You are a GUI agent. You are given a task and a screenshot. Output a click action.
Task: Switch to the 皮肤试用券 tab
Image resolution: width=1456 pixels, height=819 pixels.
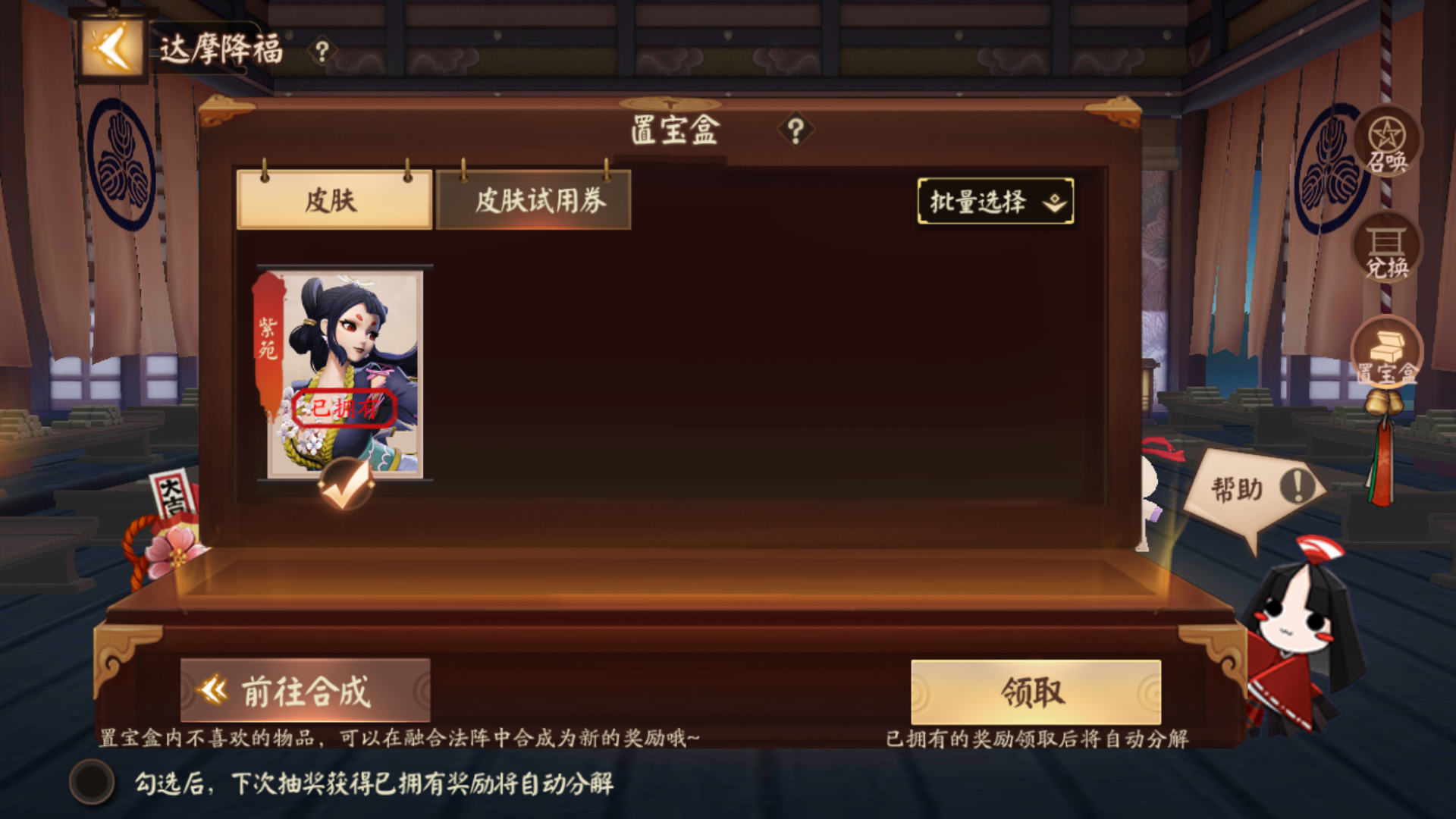(x=532, y=202)
